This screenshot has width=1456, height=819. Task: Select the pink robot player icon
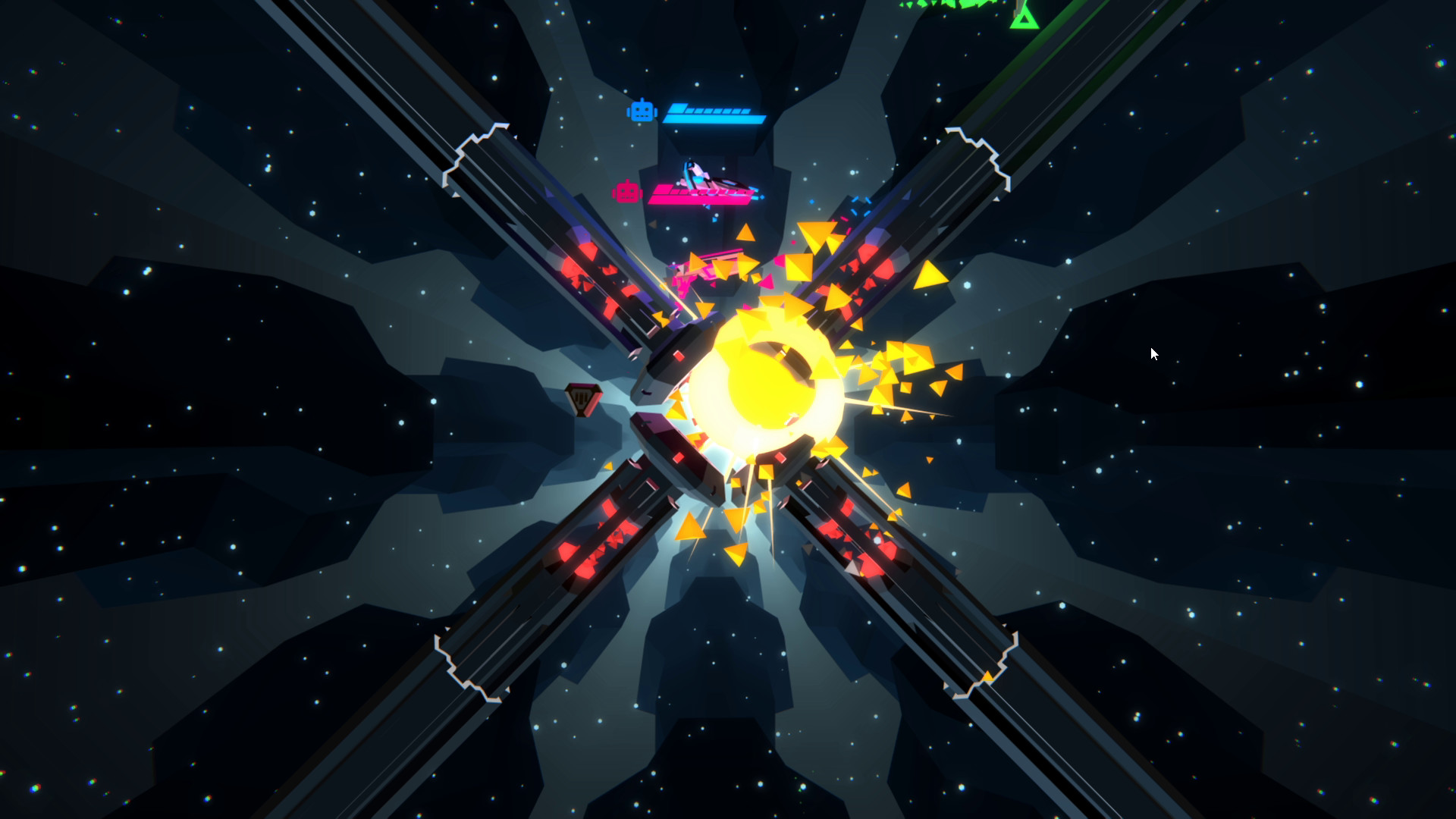[x=628, y=193]
